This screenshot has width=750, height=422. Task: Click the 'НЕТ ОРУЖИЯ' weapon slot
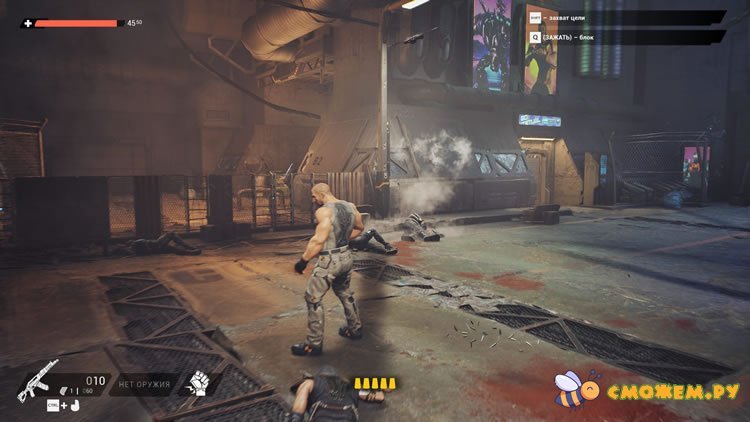146,384
